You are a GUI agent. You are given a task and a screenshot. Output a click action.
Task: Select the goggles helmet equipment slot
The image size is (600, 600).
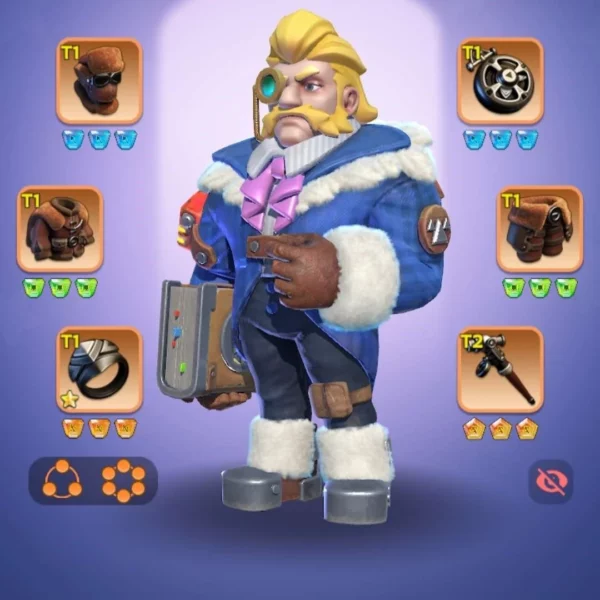99,81
